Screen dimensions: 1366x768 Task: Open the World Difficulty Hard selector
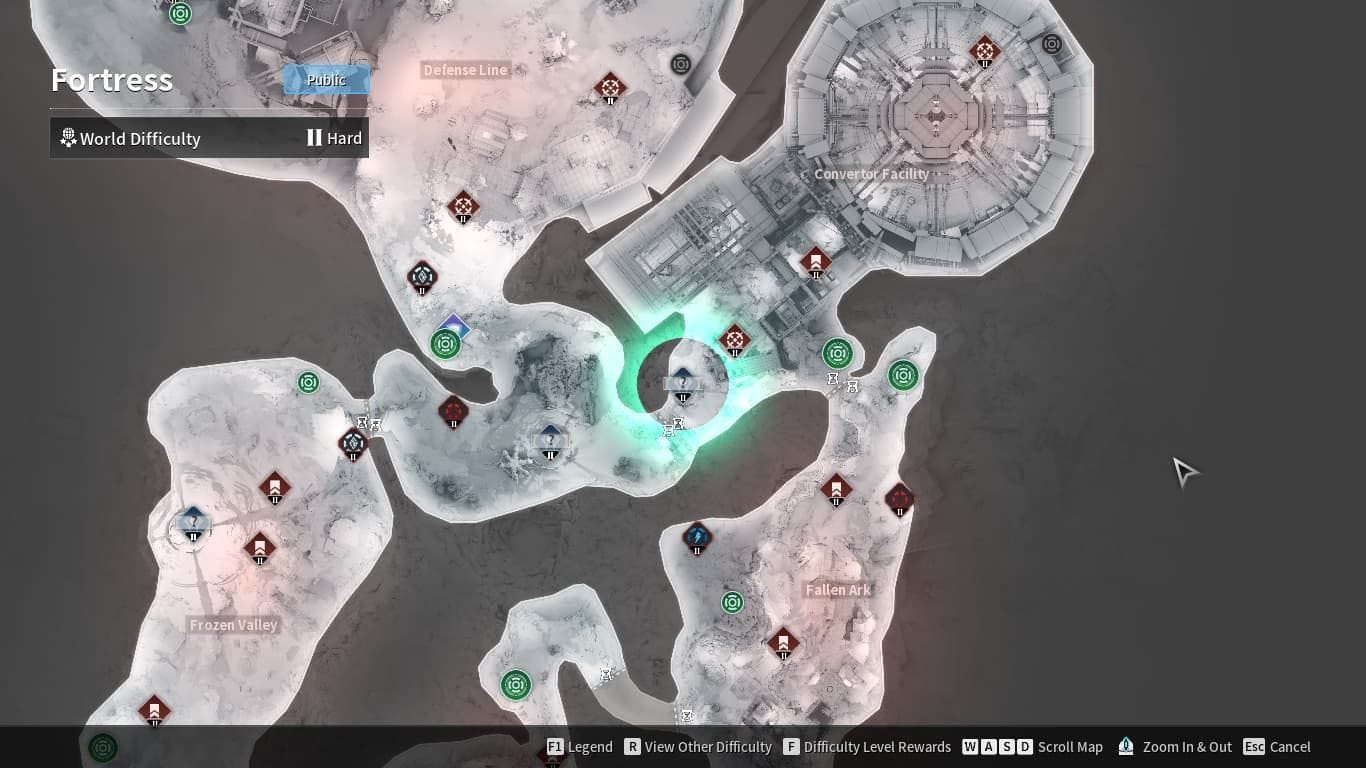point(208,137)
